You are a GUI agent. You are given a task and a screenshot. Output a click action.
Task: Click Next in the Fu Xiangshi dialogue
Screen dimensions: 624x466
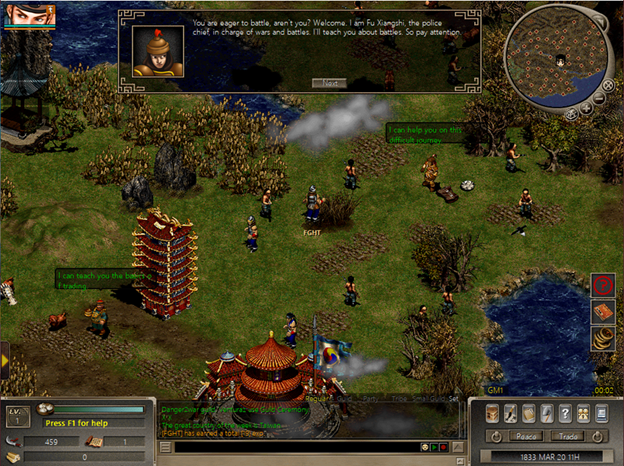point(328,83)
